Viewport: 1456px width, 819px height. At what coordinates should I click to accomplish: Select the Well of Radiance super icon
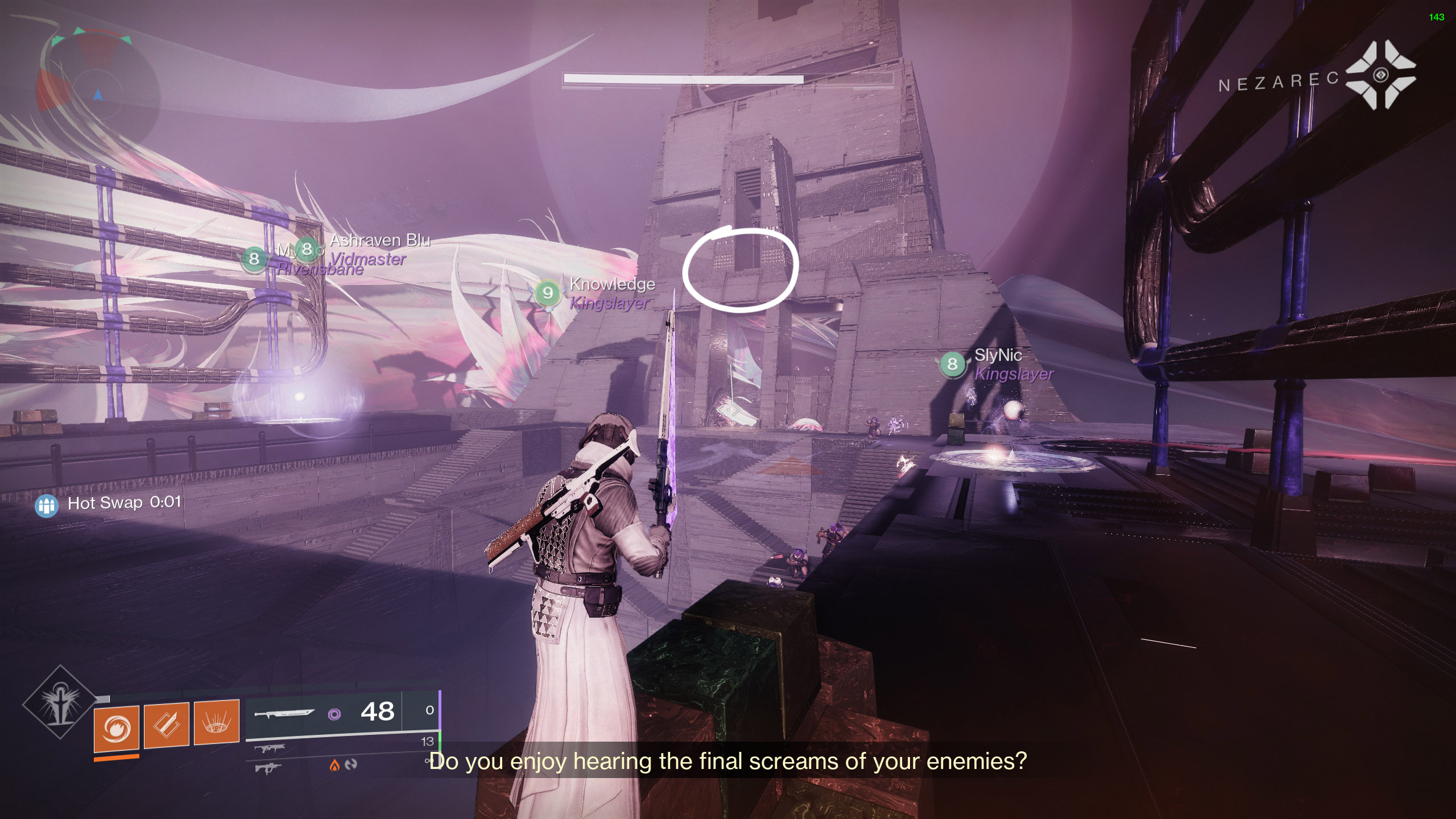pos(60,703)
